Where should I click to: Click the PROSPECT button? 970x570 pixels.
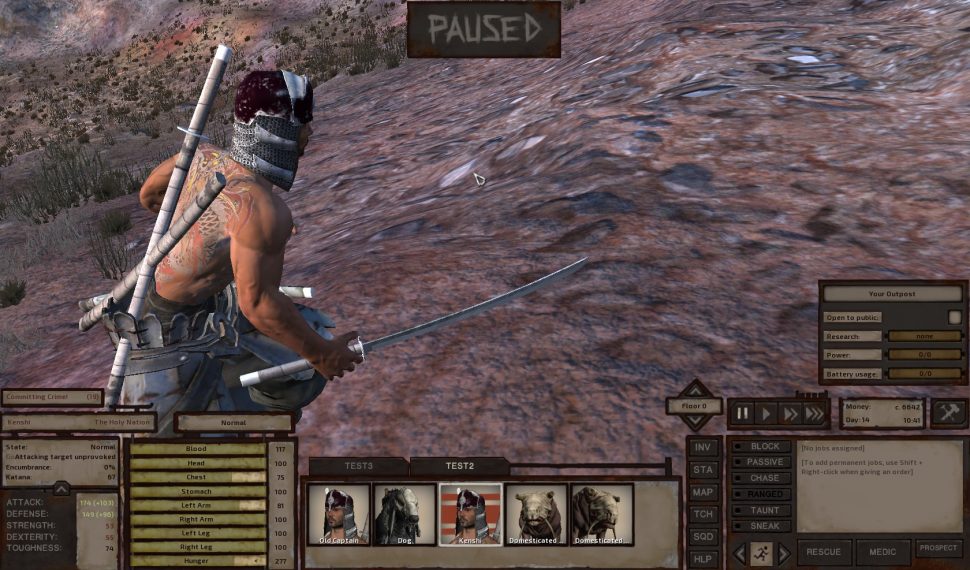click(939, 549)
